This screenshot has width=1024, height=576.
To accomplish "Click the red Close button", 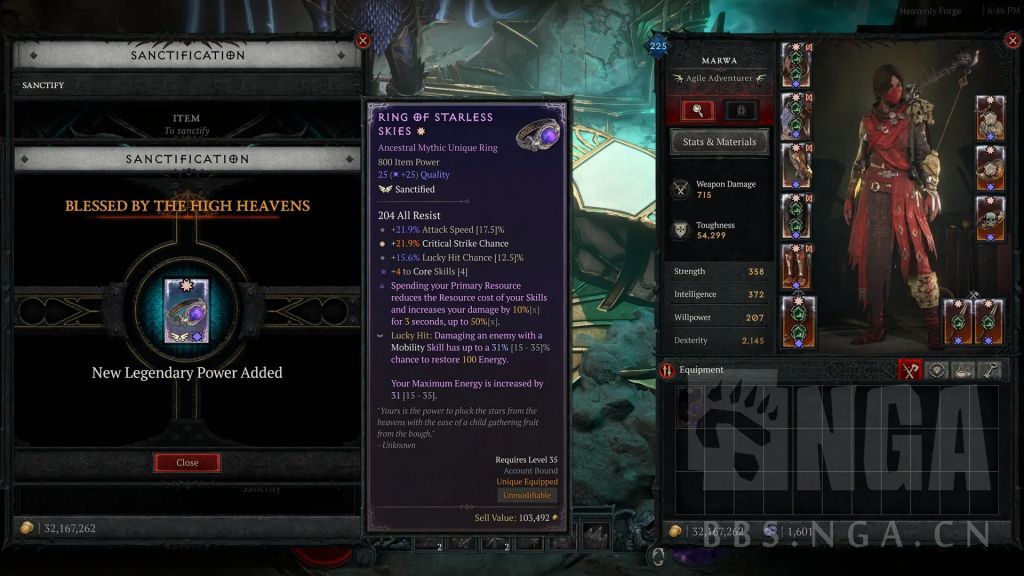I will (x=187, y=462).
